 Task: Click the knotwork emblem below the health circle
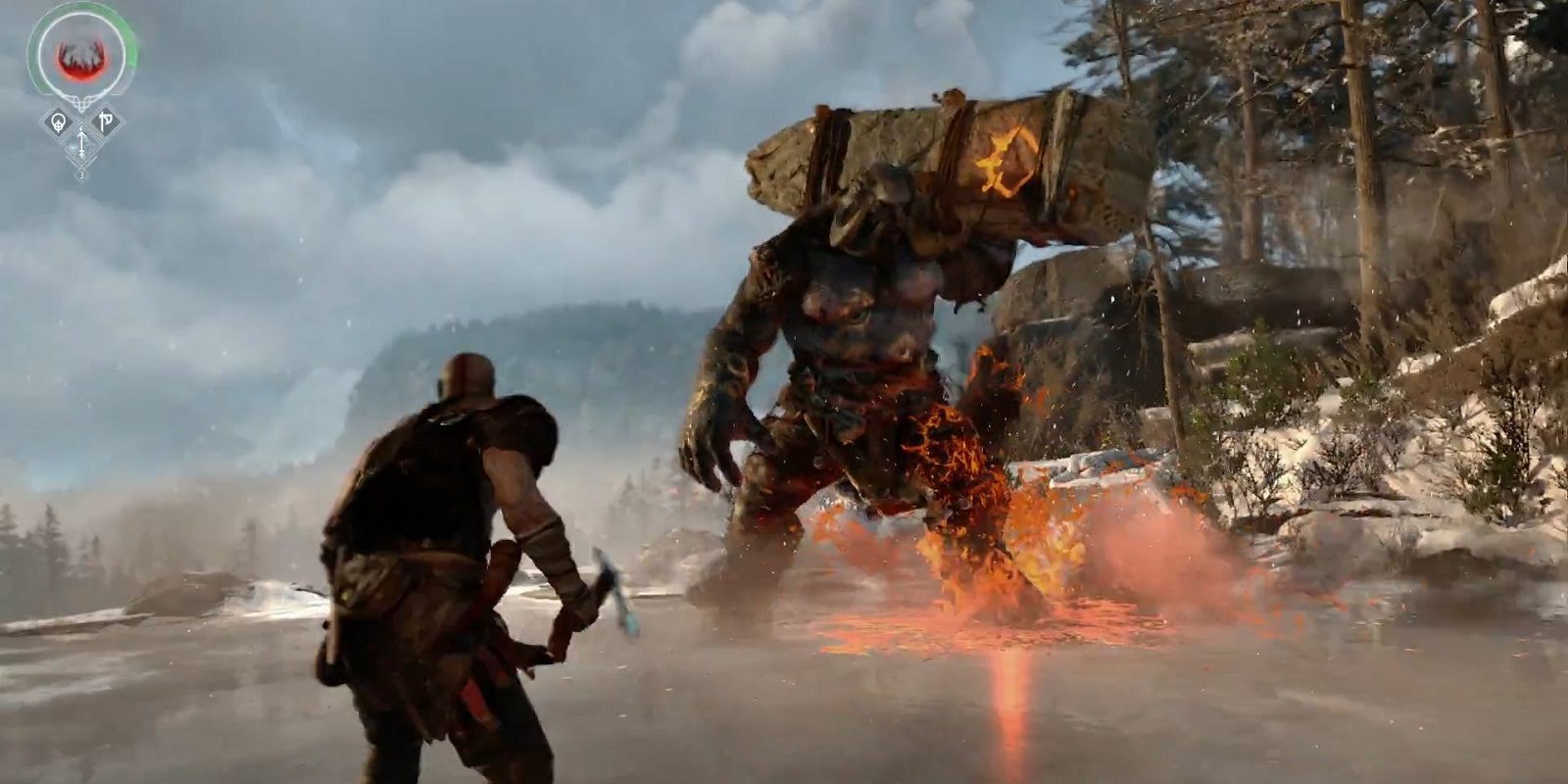(x=81, y=103)
